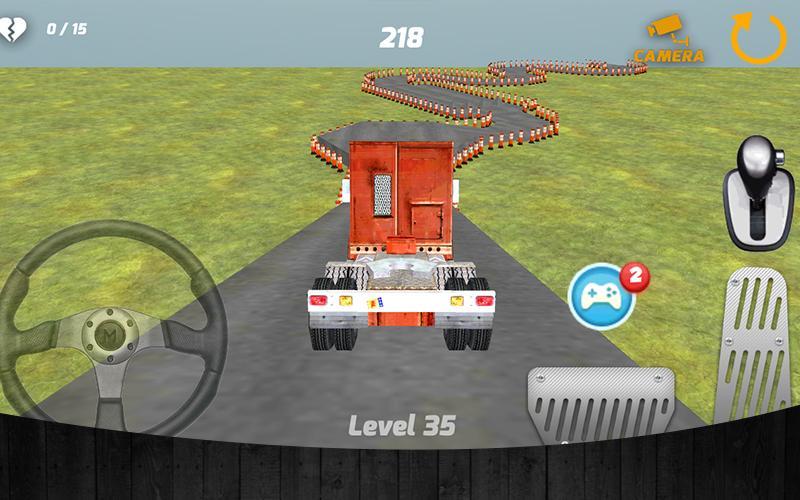The height and width of the screenshot is (500, 800).
Task: Restart the level with the orange arrow
Action: (x=758, y=38)
